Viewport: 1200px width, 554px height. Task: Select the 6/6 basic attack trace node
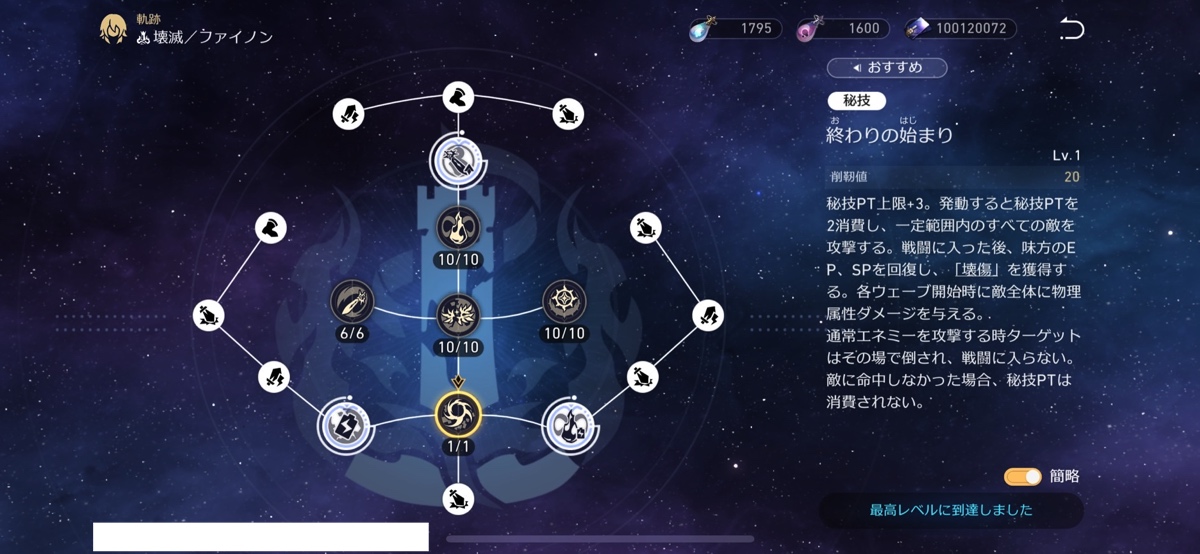[x=352, y=301]
